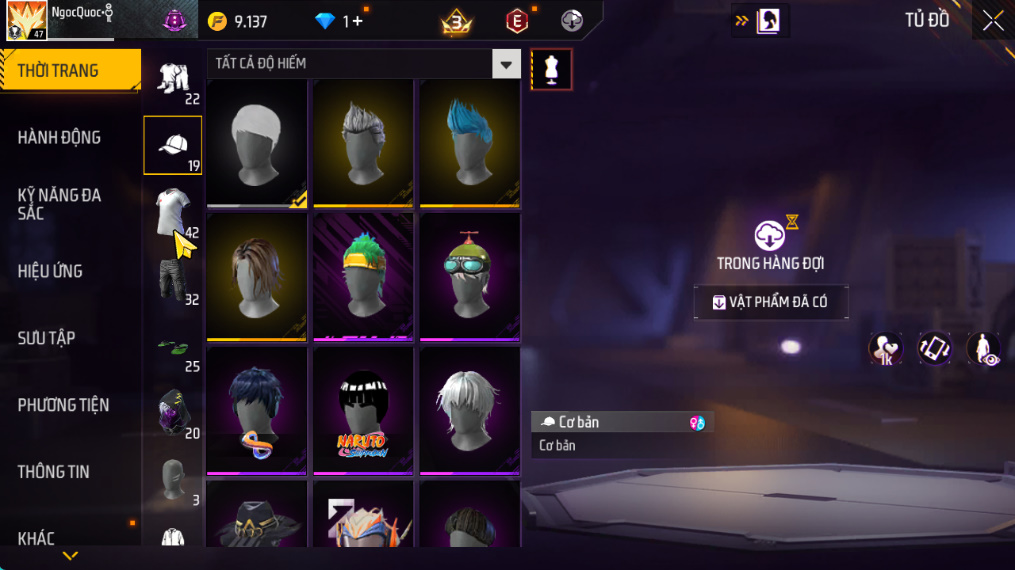Click the mannequin preview toggle icon
The image size is (1015, 570).
551,69
